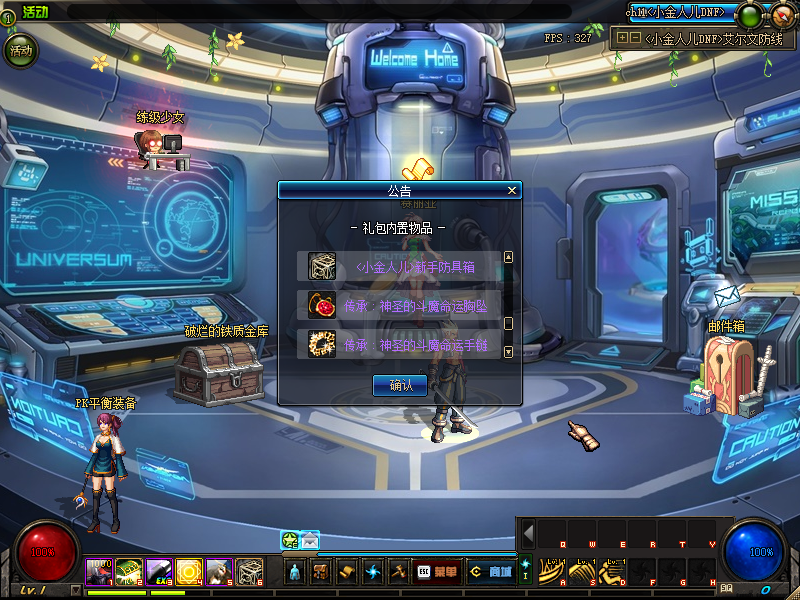The height and width of the screenshot is (600, 800).
Task: Click the skill bar's left arrow
Action: tap(528, 533)
